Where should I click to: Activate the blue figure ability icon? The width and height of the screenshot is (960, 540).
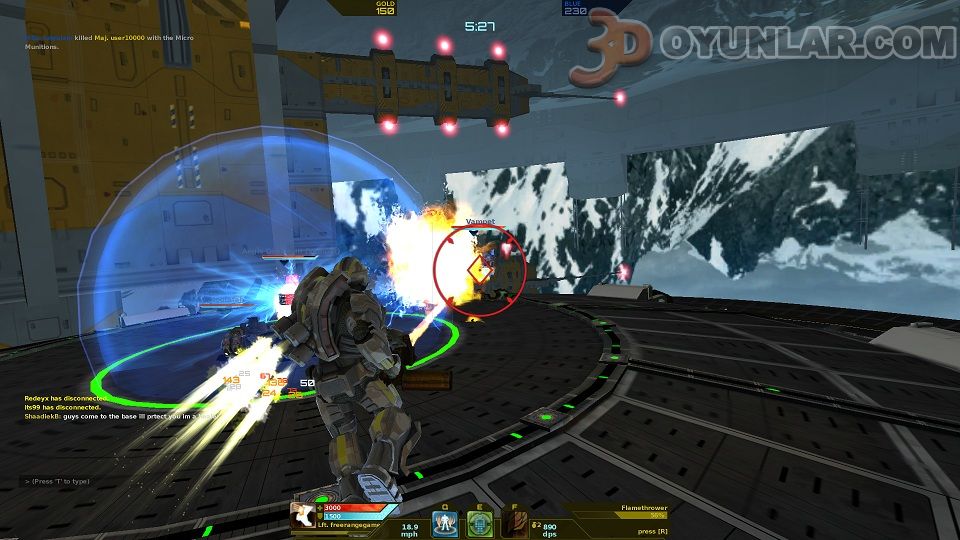445,523
